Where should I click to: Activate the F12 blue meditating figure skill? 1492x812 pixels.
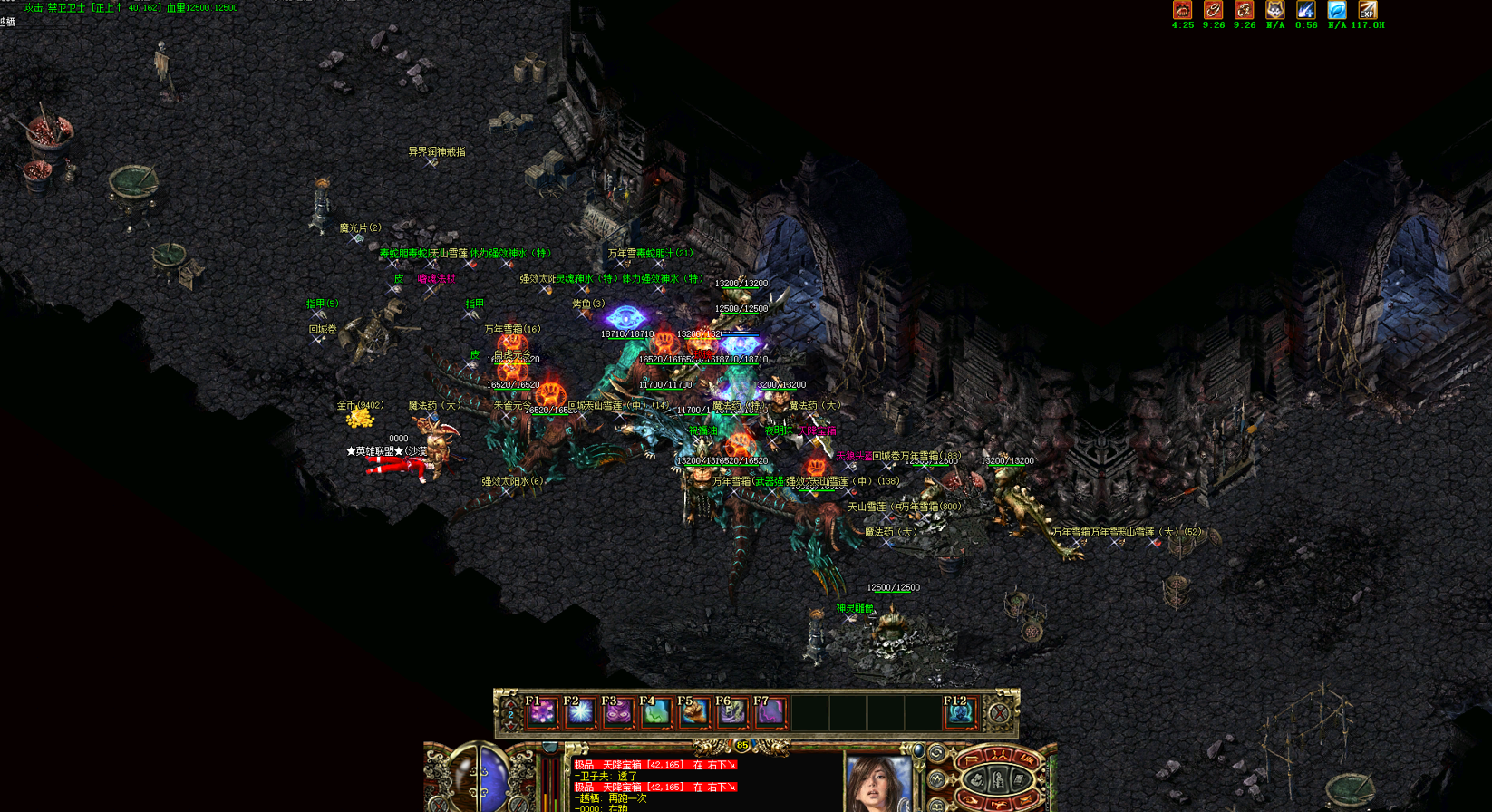click(960, 713)
